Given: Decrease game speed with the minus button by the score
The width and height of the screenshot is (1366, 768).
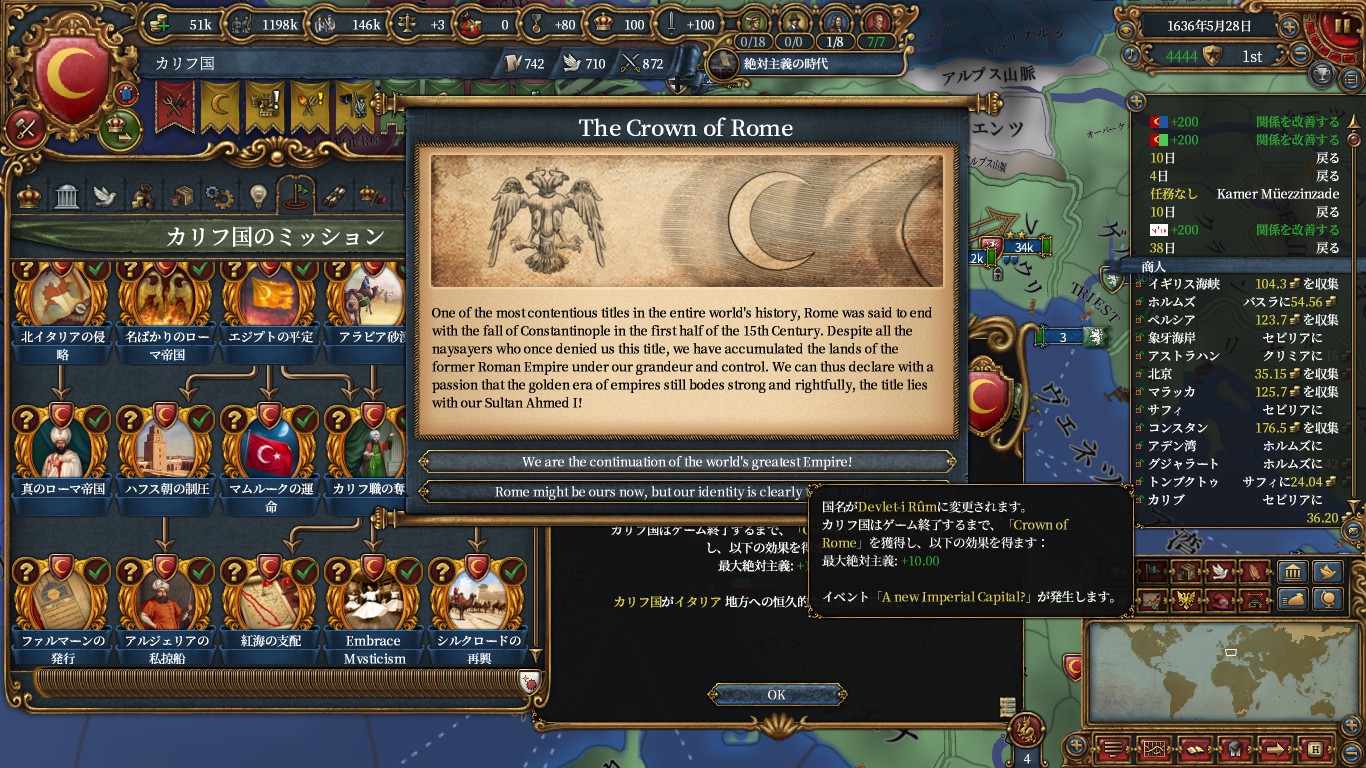Looking at the screenshot, I should tap(1300, 56).
